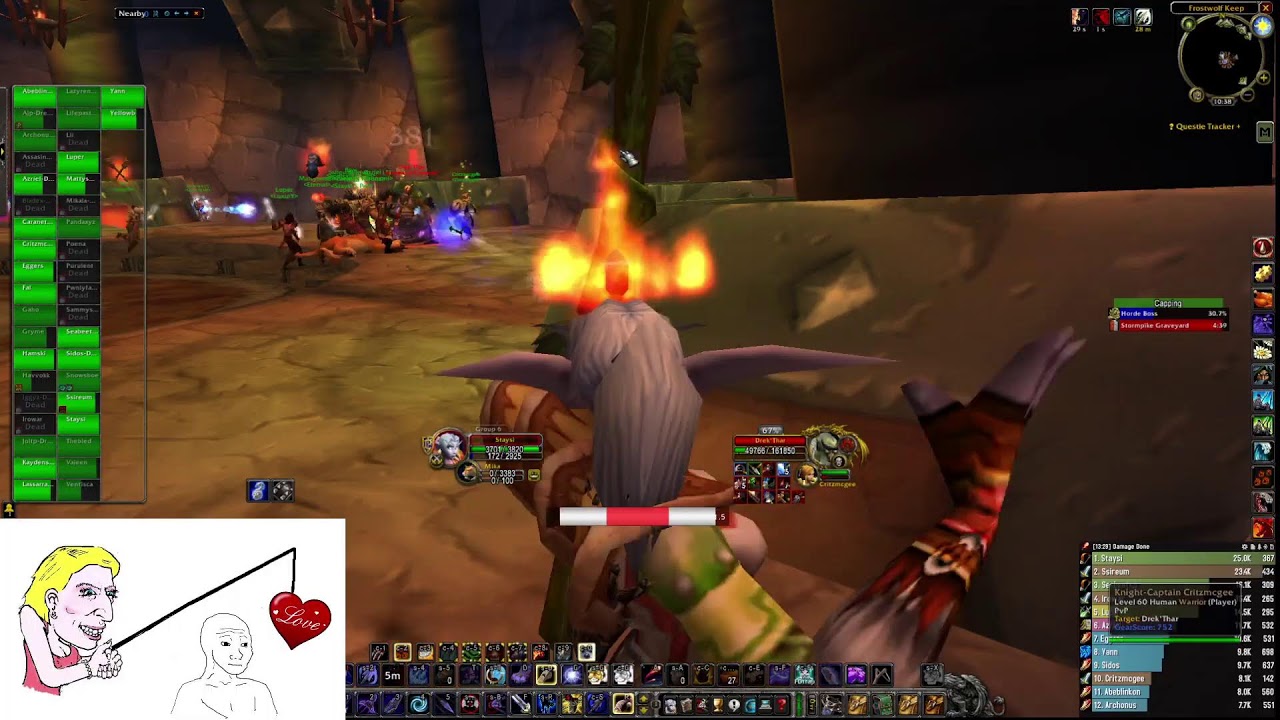Click the M button below the minimap
This screenshot has height=720, width=1280.
1264,132
